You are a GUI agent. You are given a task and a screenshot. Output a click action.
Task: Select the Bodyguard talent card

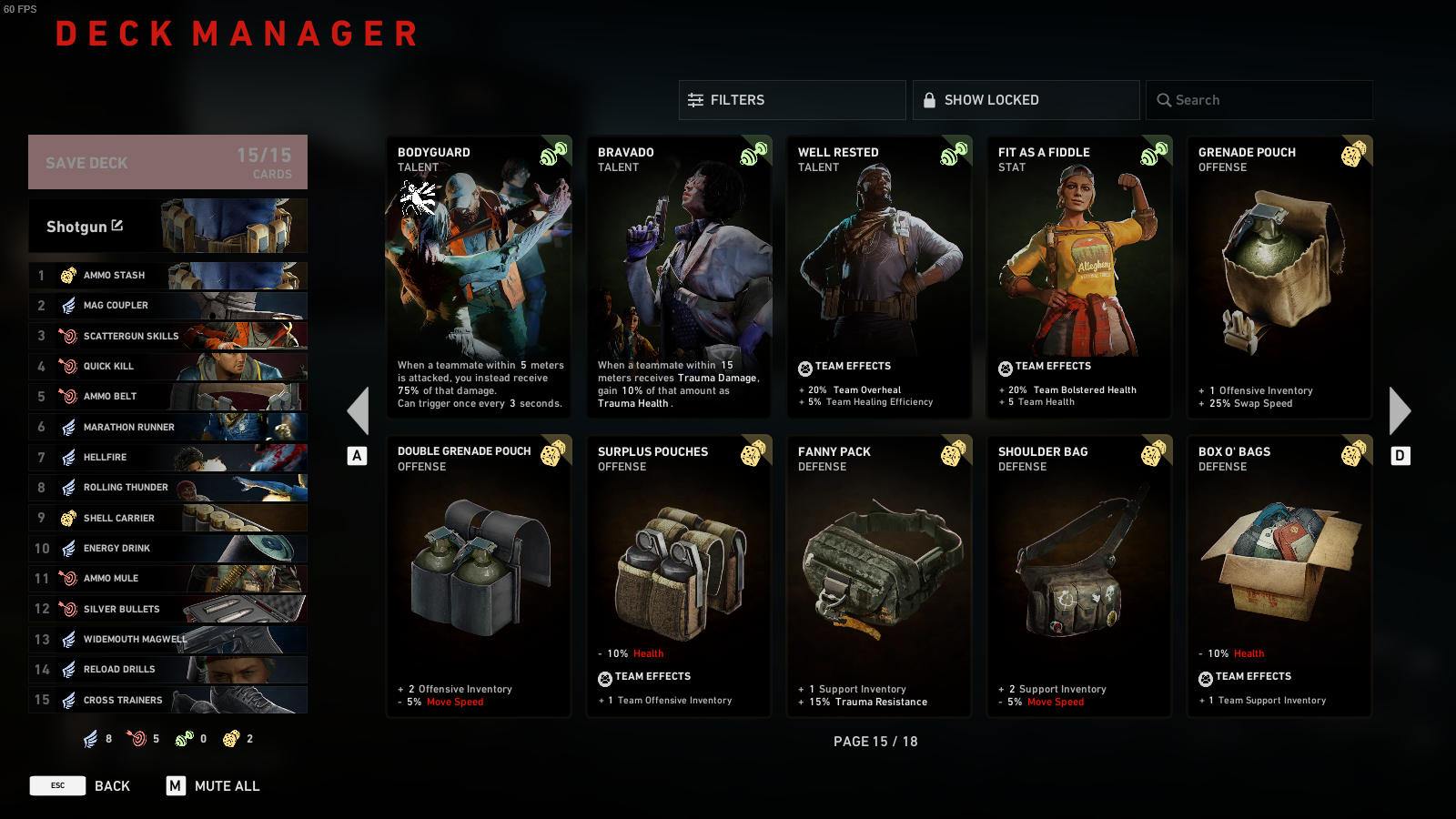(x=479, y=277)
